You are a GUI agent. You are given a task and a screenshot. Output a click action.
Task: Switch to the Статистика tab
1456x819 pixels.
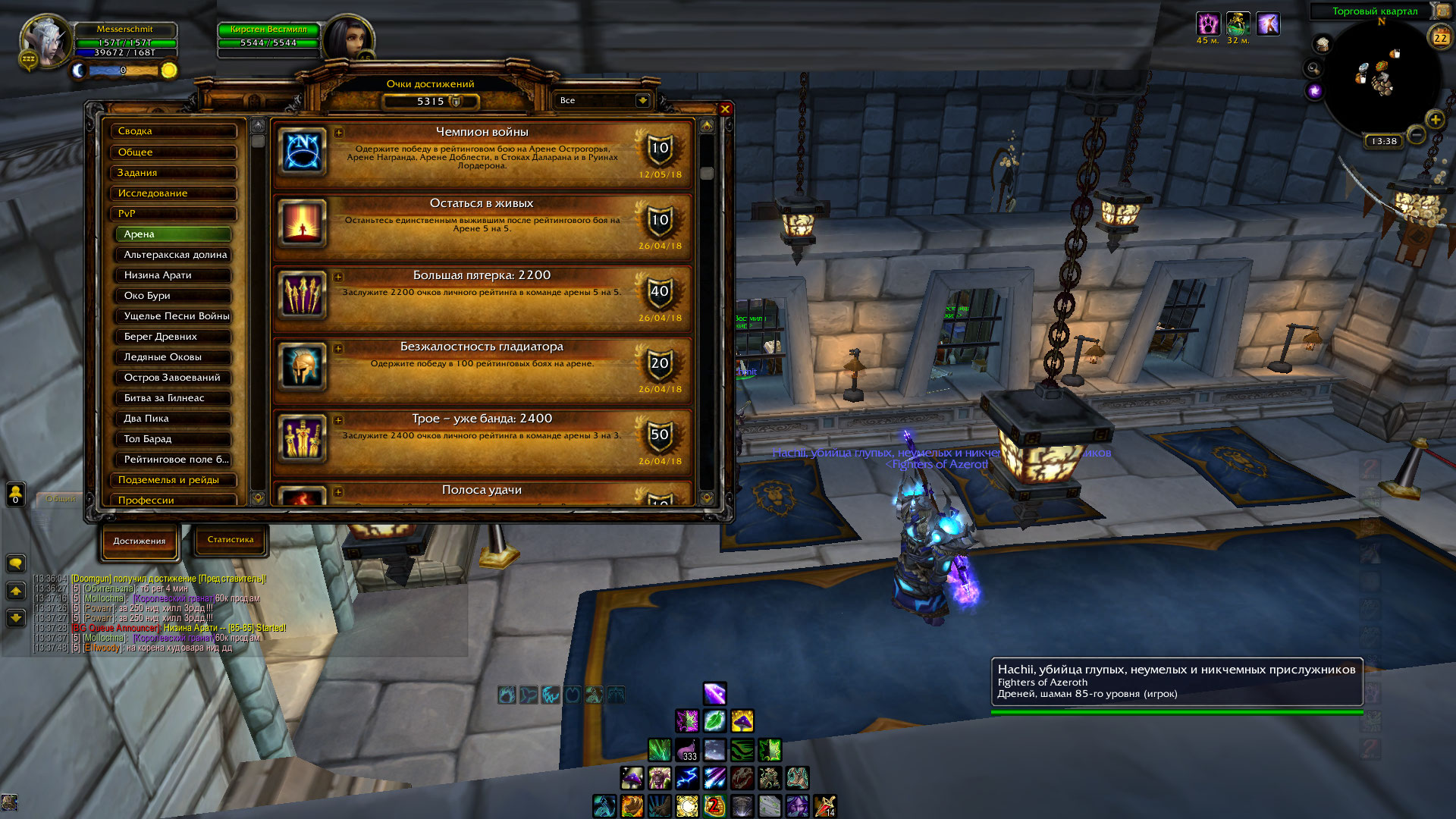coord(231,540)
